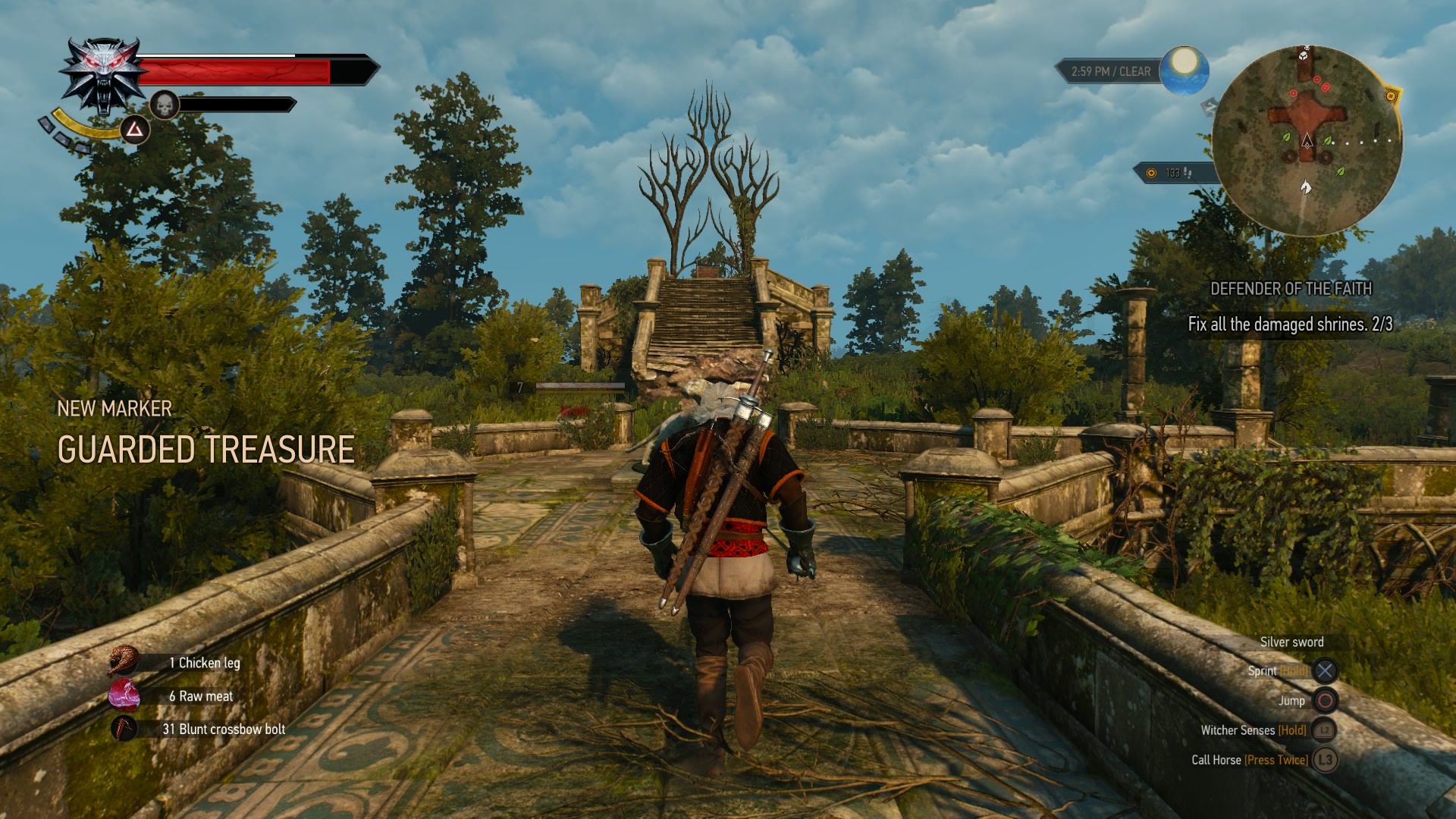
Task: Select the wolf medallion icon
Action: coord(102,76)
